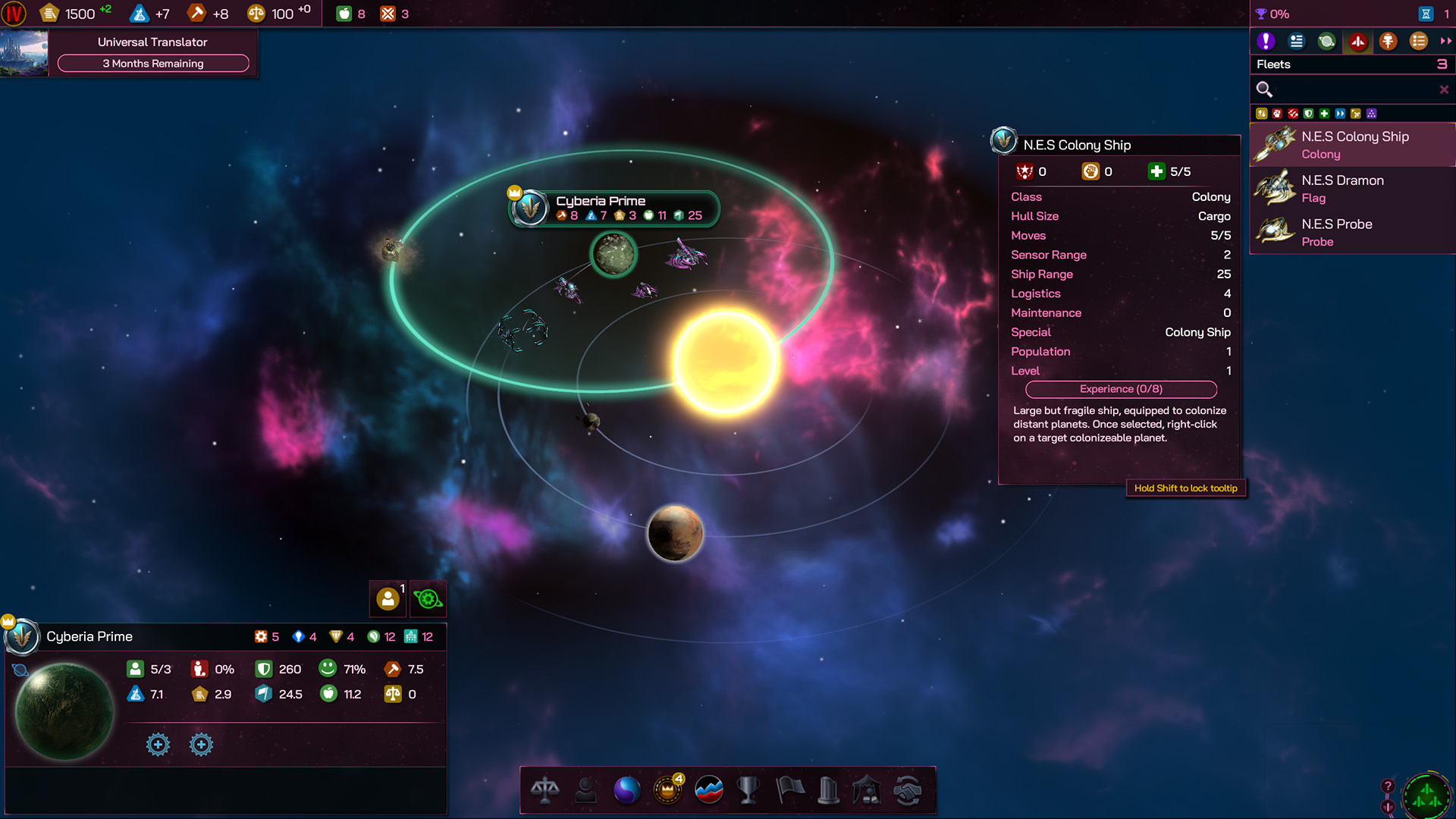Select the purple alerts icon

[1265, 42]
